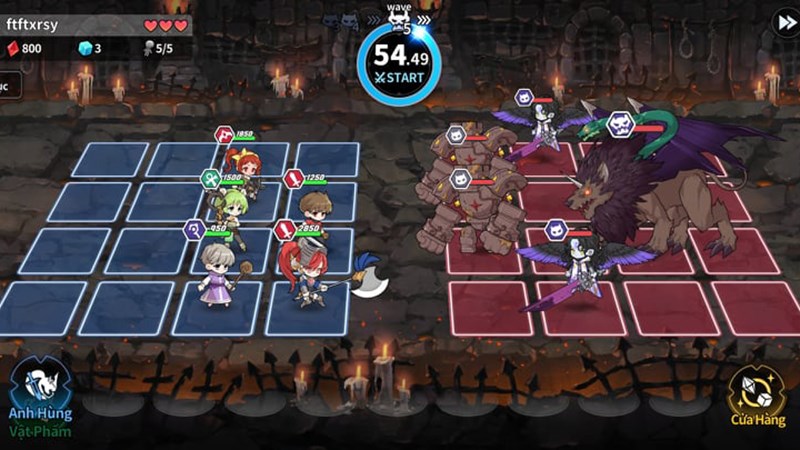Toggle the fast-forward speed button

pos(785,24)
